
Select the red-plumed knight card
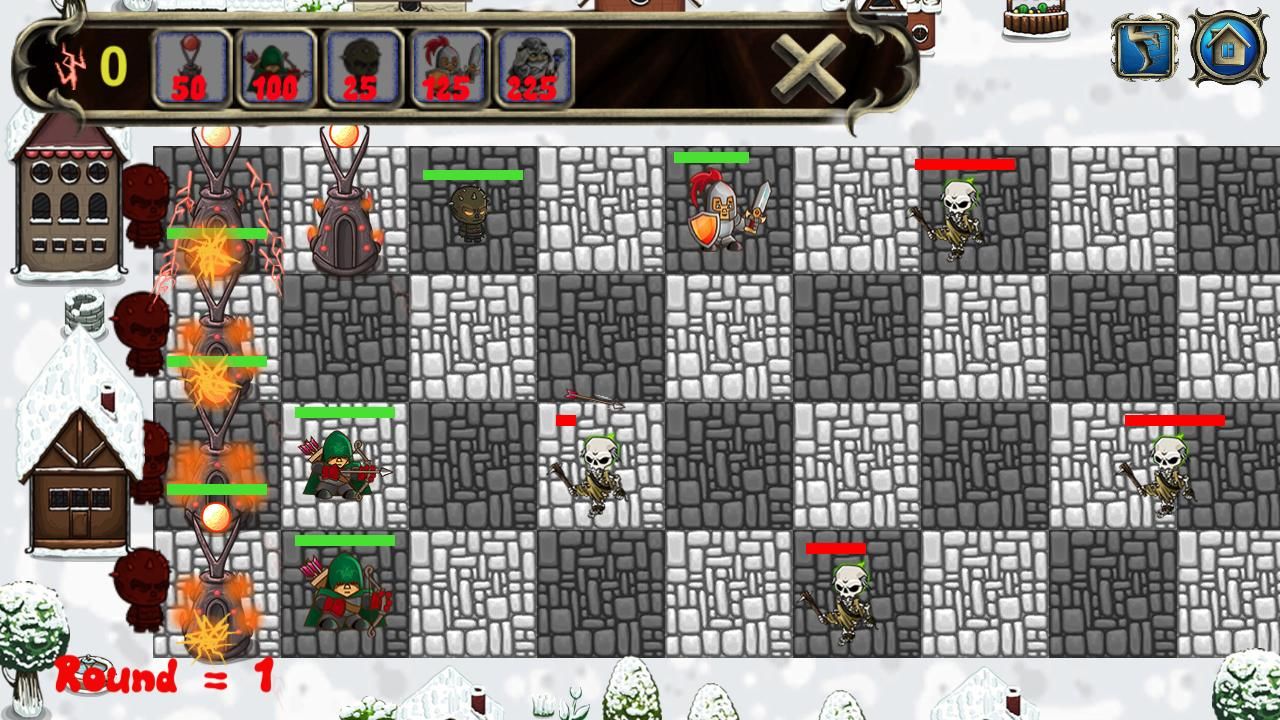pyautogui.click(x=448, y=67)
